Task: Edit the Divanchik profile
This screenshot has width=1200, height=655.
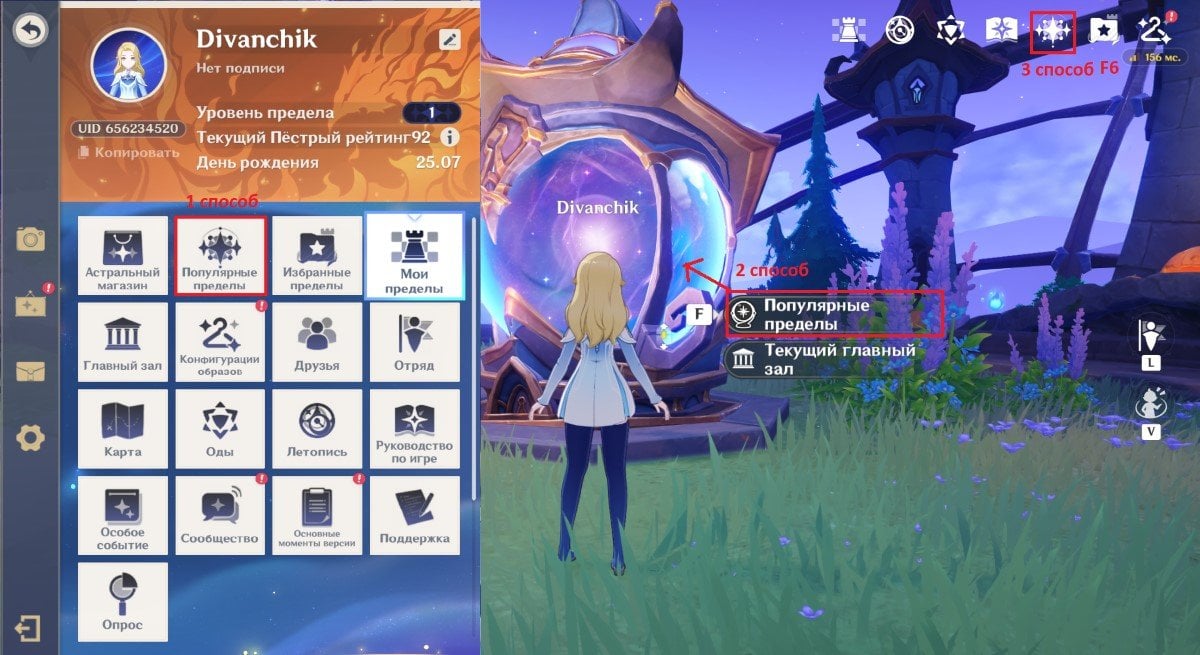Action: [449, 39]
